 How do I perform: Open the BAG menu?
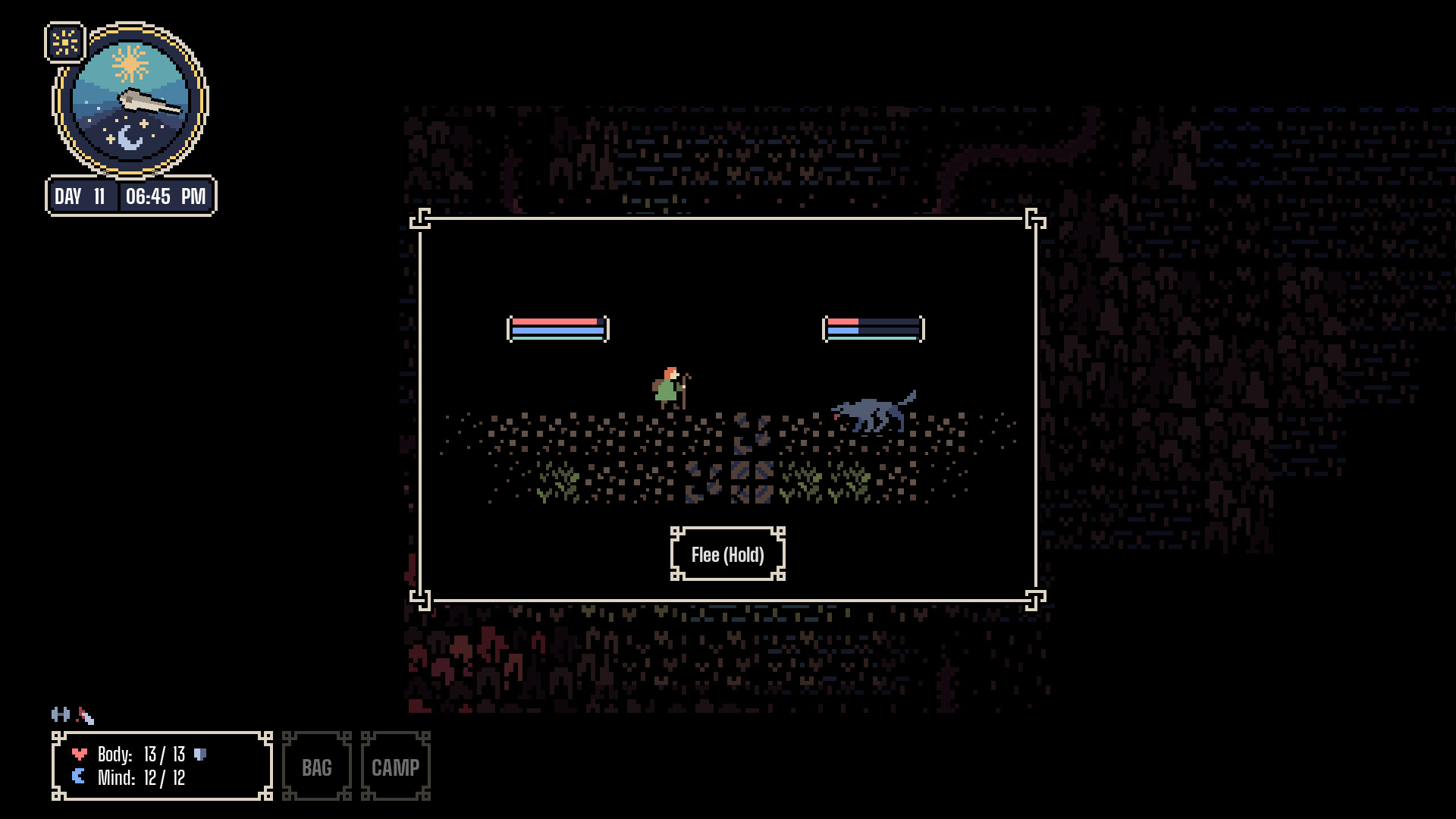pyautogui.click(x=316, y=767)
